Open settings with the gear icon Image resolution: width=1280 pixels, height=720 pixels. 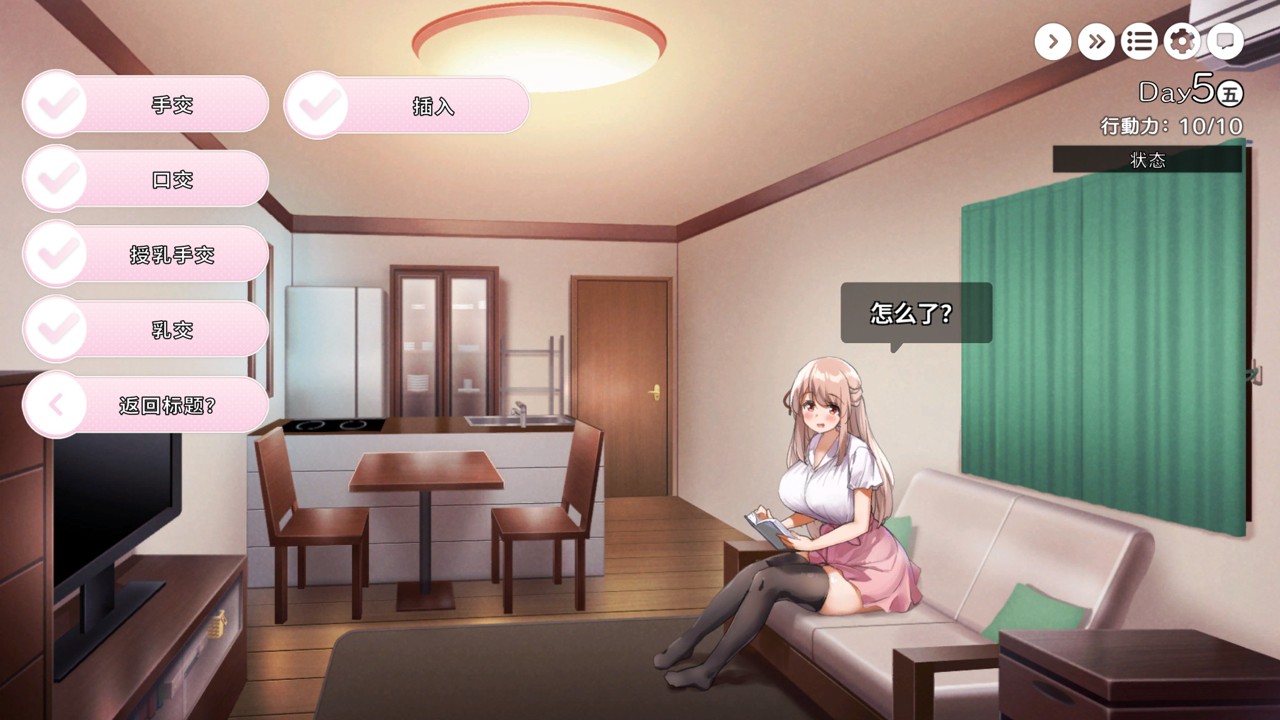[1182, 41]
